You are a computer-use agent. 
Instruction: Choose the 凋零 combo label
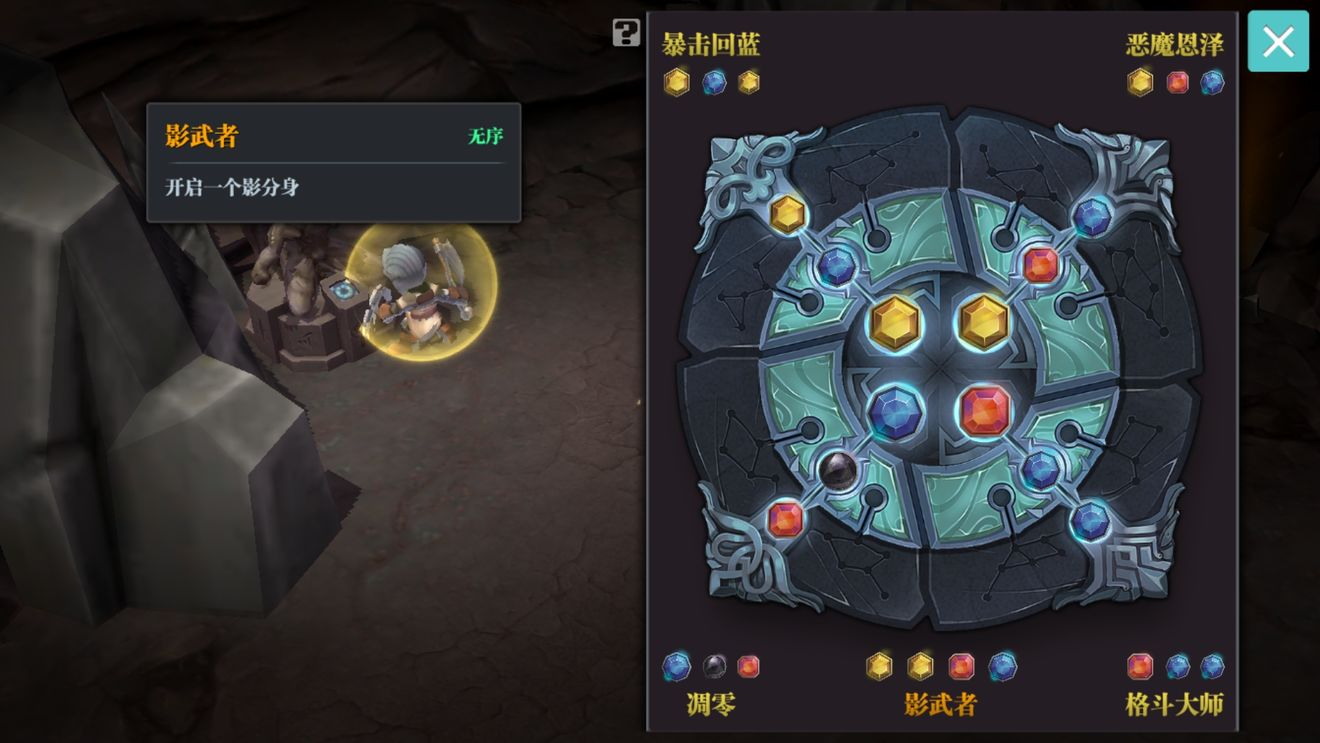click(711, 703)
